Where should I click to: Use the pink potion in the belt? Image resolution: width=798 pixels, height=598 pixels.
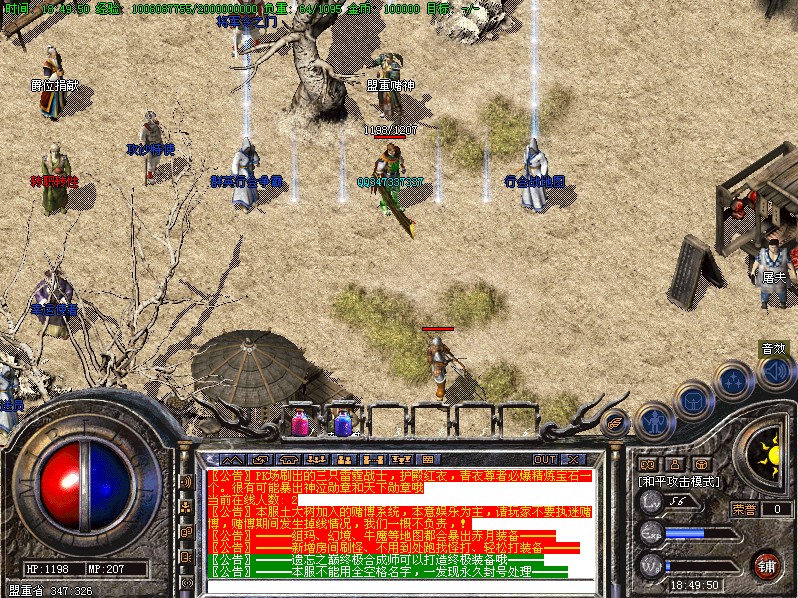click(299, 423)
